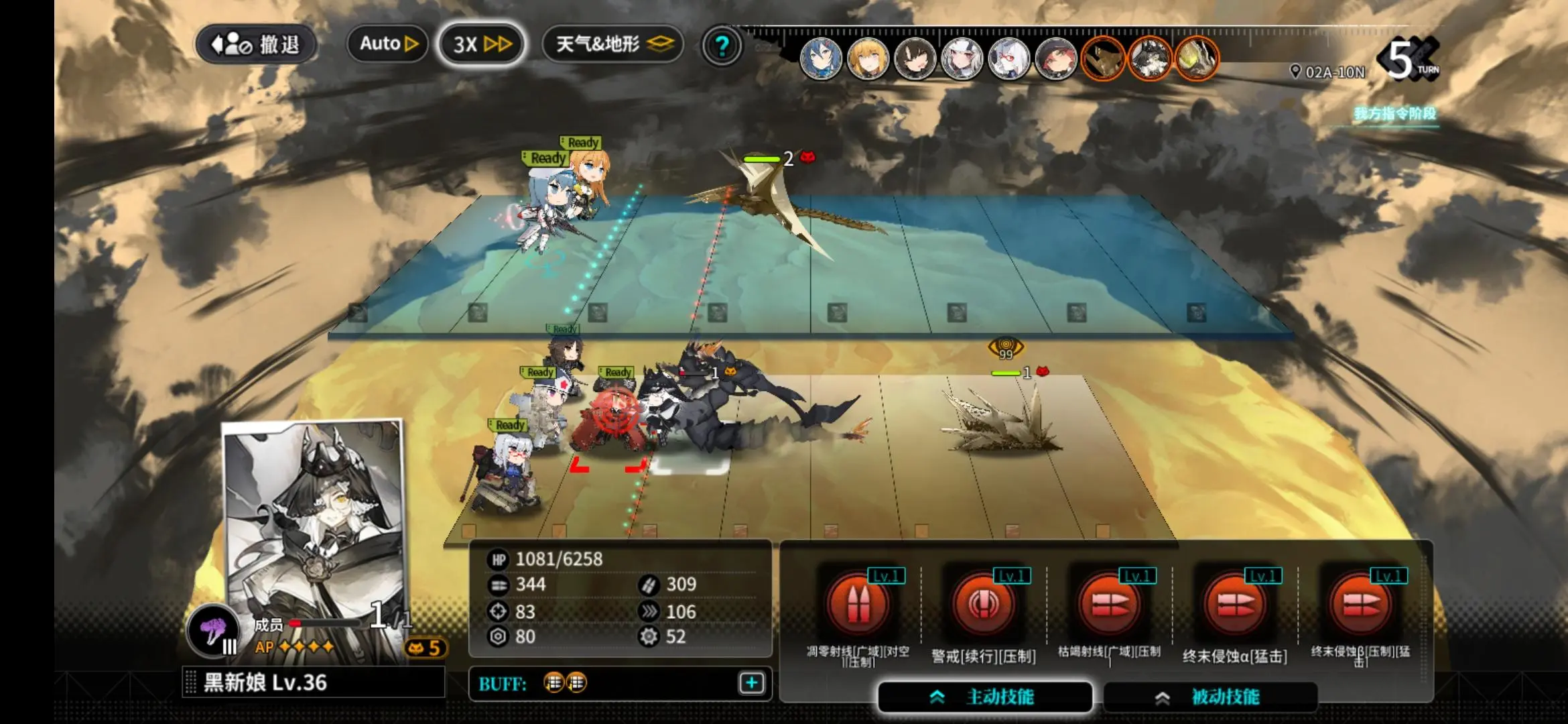Switch to the 主动技能 active skills tab
Viewport: 1568px width, 724px height.
[x=985, y=697]
